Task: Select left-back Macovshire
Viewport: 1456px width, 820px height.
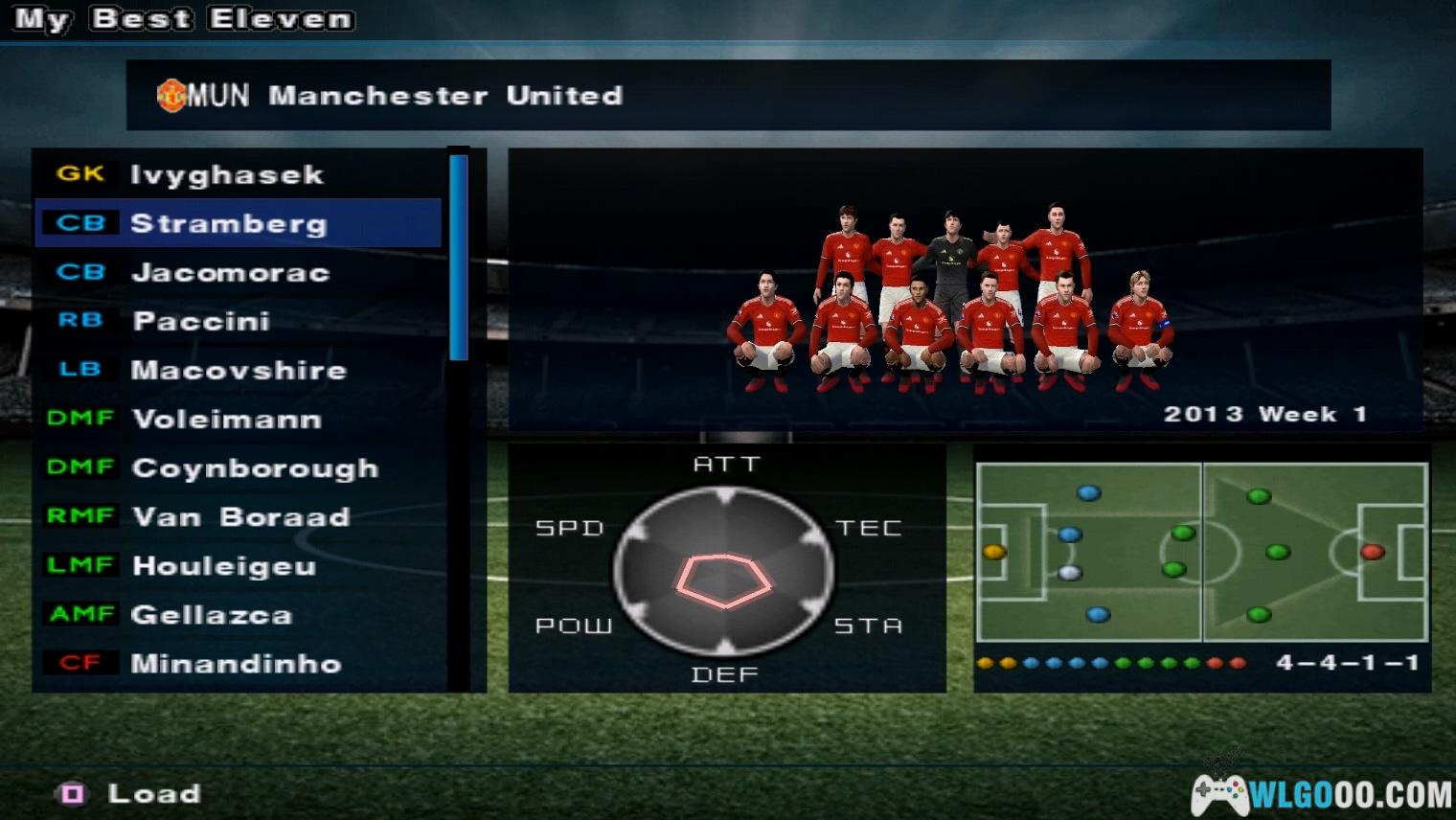Action: 239,370
